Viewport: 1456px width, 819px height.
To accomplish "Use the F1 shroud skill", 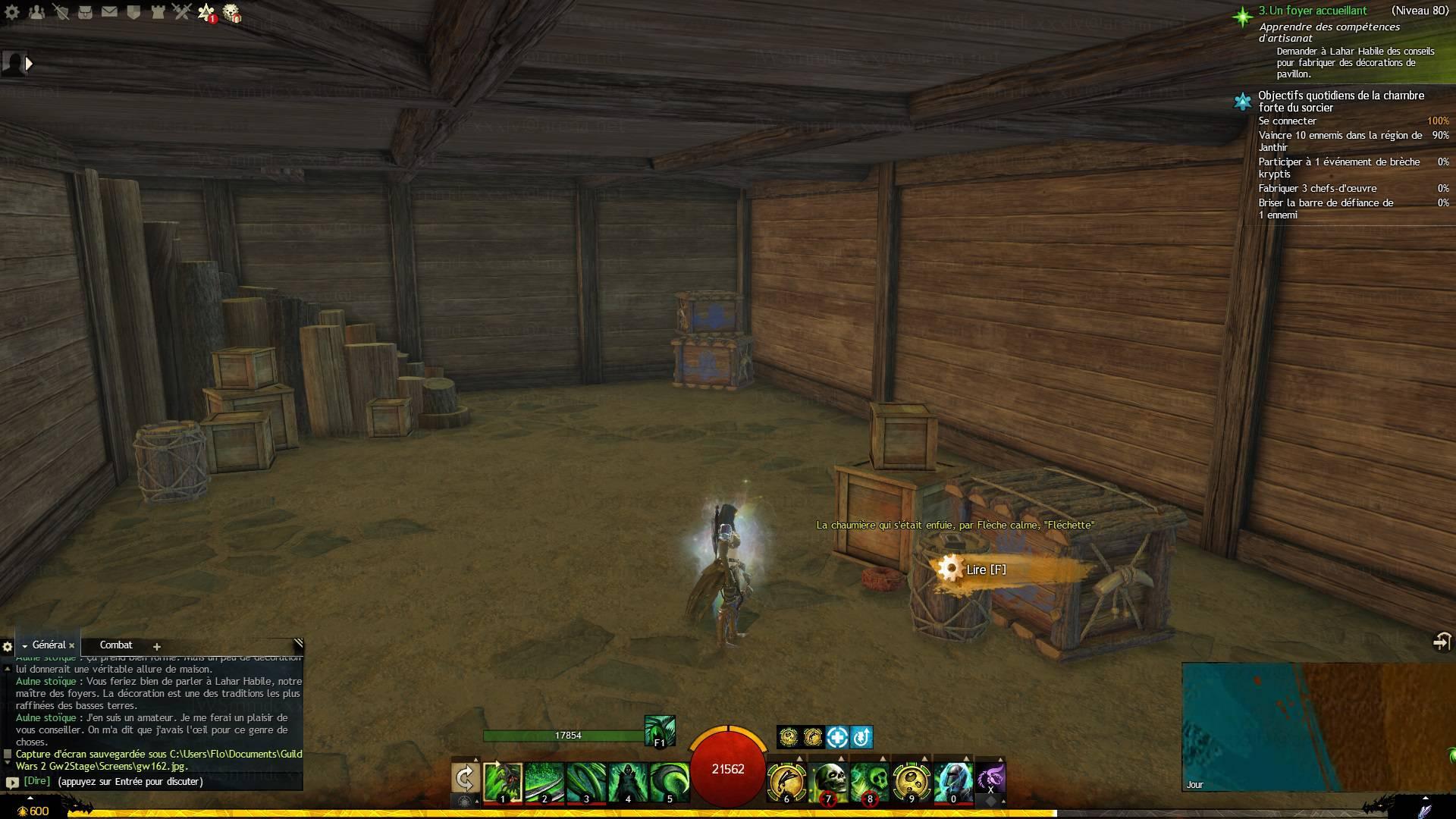I will (x=659, y=731).
